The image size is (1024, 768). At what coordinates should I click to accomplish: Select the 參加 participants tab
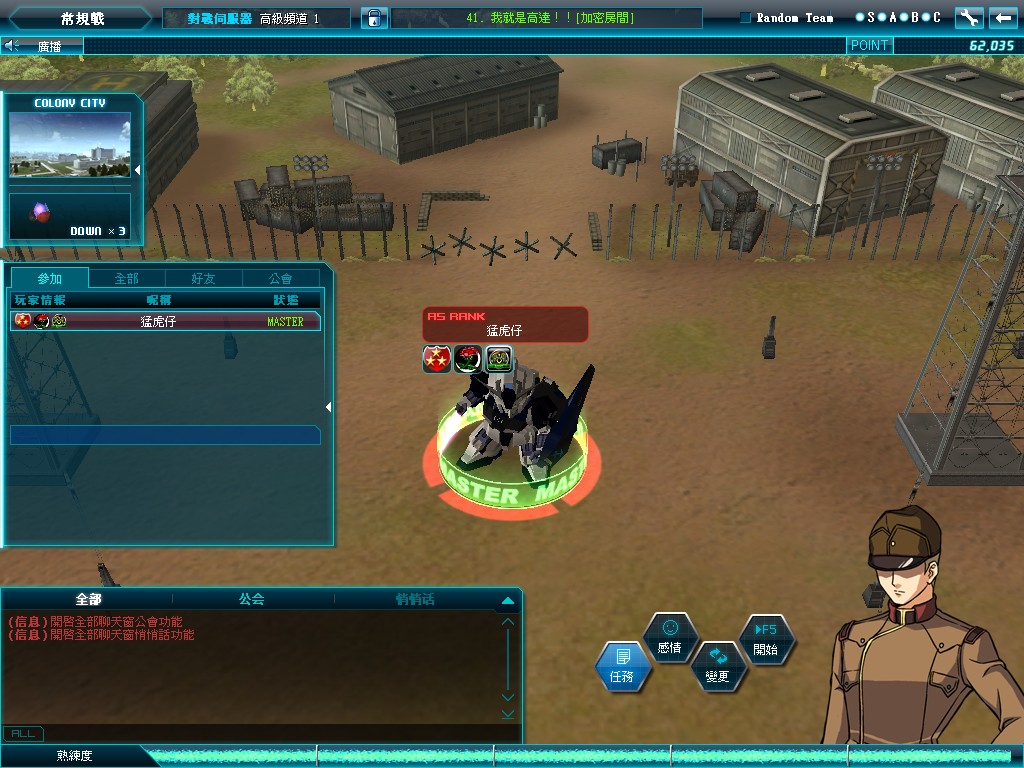click(49, 278)
